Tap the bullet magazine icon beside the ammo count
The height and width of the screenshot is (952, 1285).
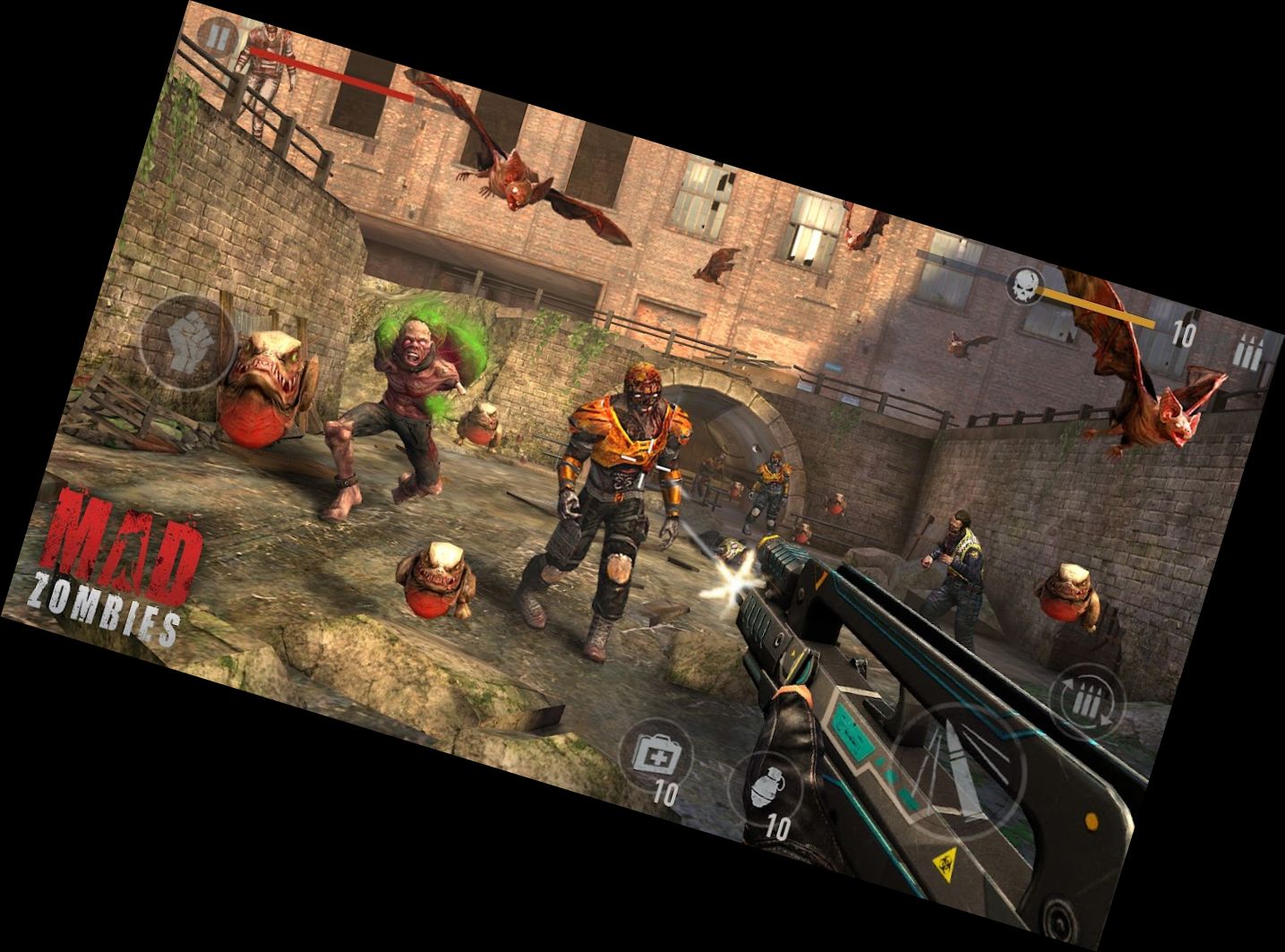1247,351
